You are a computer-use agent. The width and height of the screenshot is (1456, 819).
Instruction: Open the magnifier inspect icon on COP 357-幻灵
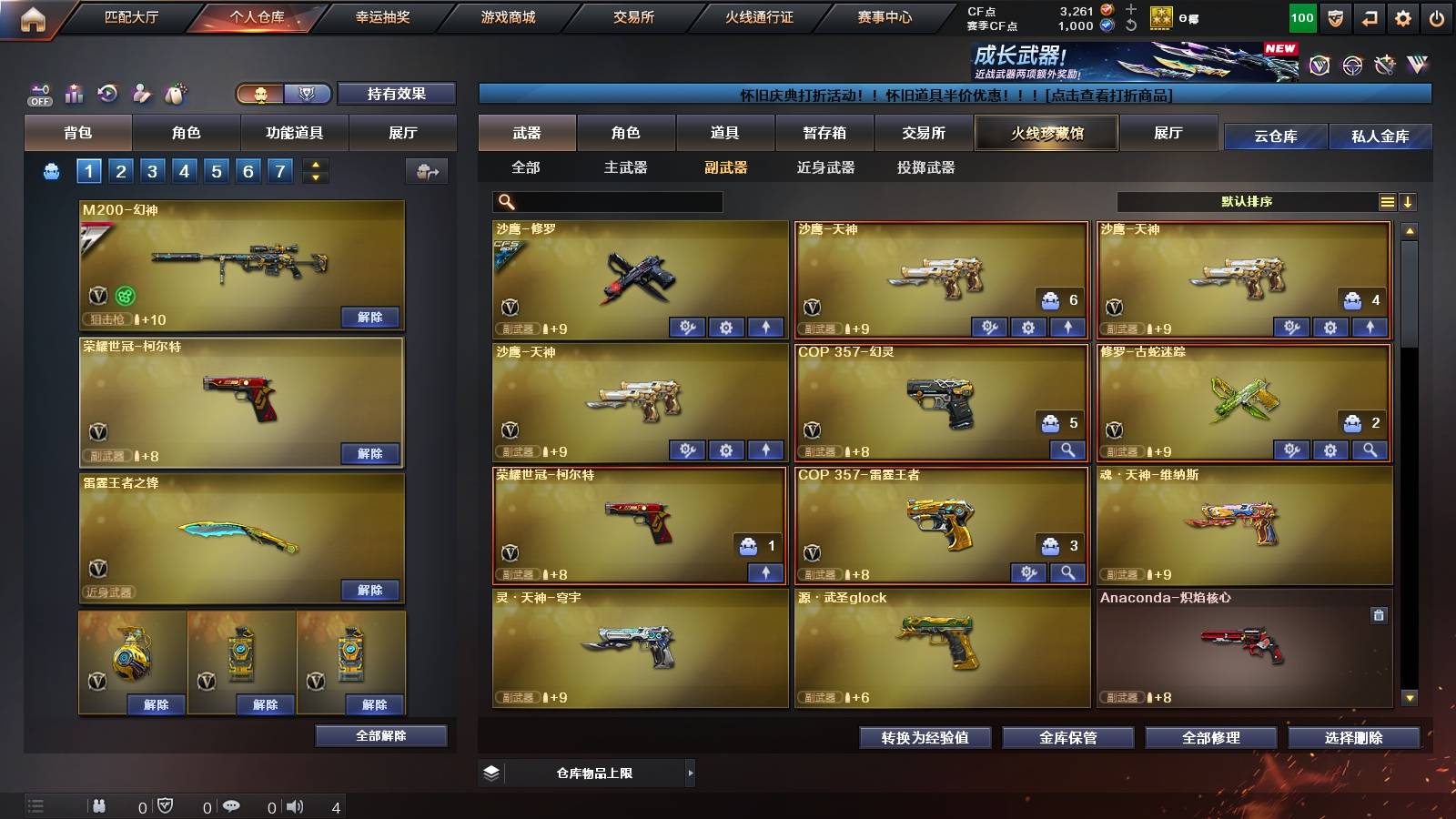click(x=1068, y=450)
